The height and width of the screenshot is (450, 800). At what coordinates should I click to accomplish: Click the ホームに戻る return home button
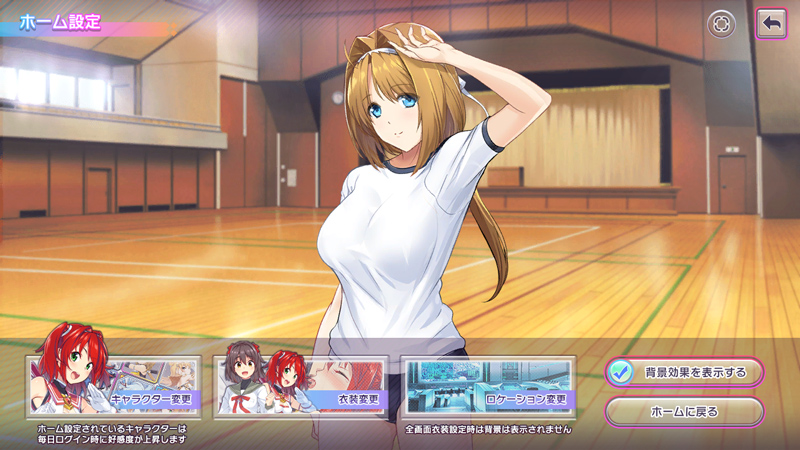tap(684, 411)
